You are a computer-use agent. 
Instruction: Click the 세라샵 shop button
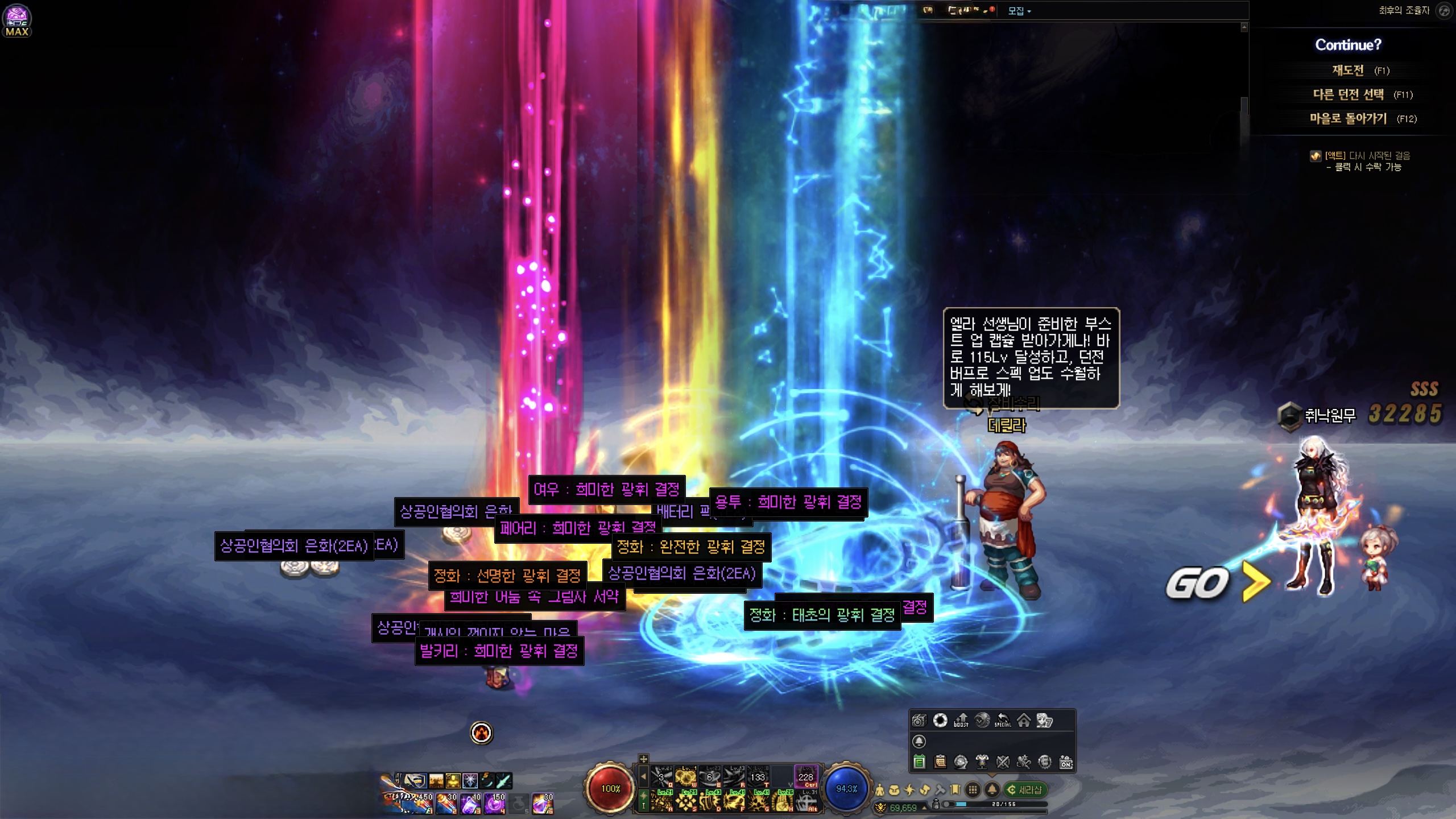(x=1026, y=790)
